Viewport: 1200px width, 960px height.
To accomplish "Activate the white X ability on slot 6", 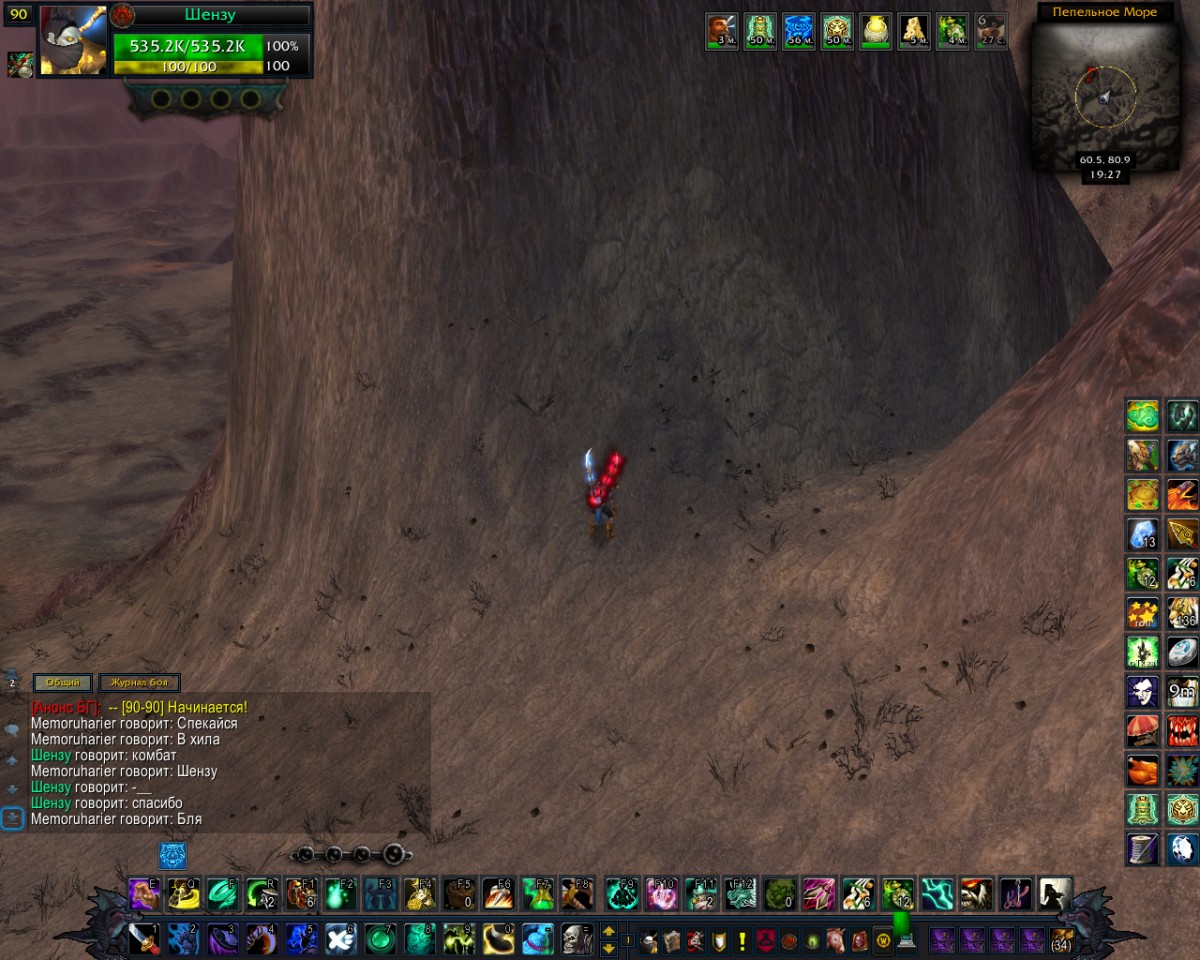I will click(340, 939).
